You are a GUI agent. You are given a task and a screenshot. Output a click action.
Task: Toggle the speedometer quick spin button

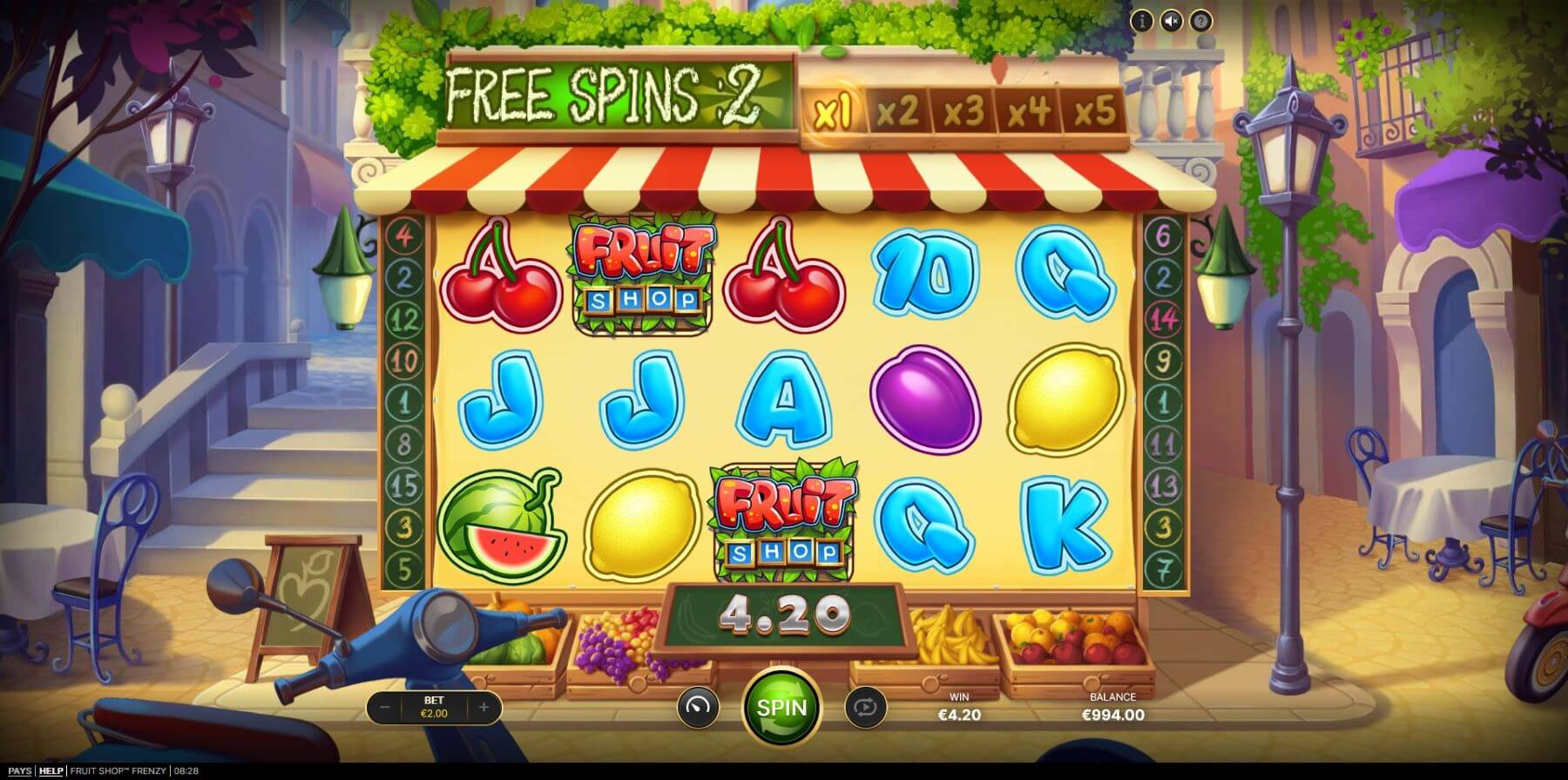tap(698, 707)
